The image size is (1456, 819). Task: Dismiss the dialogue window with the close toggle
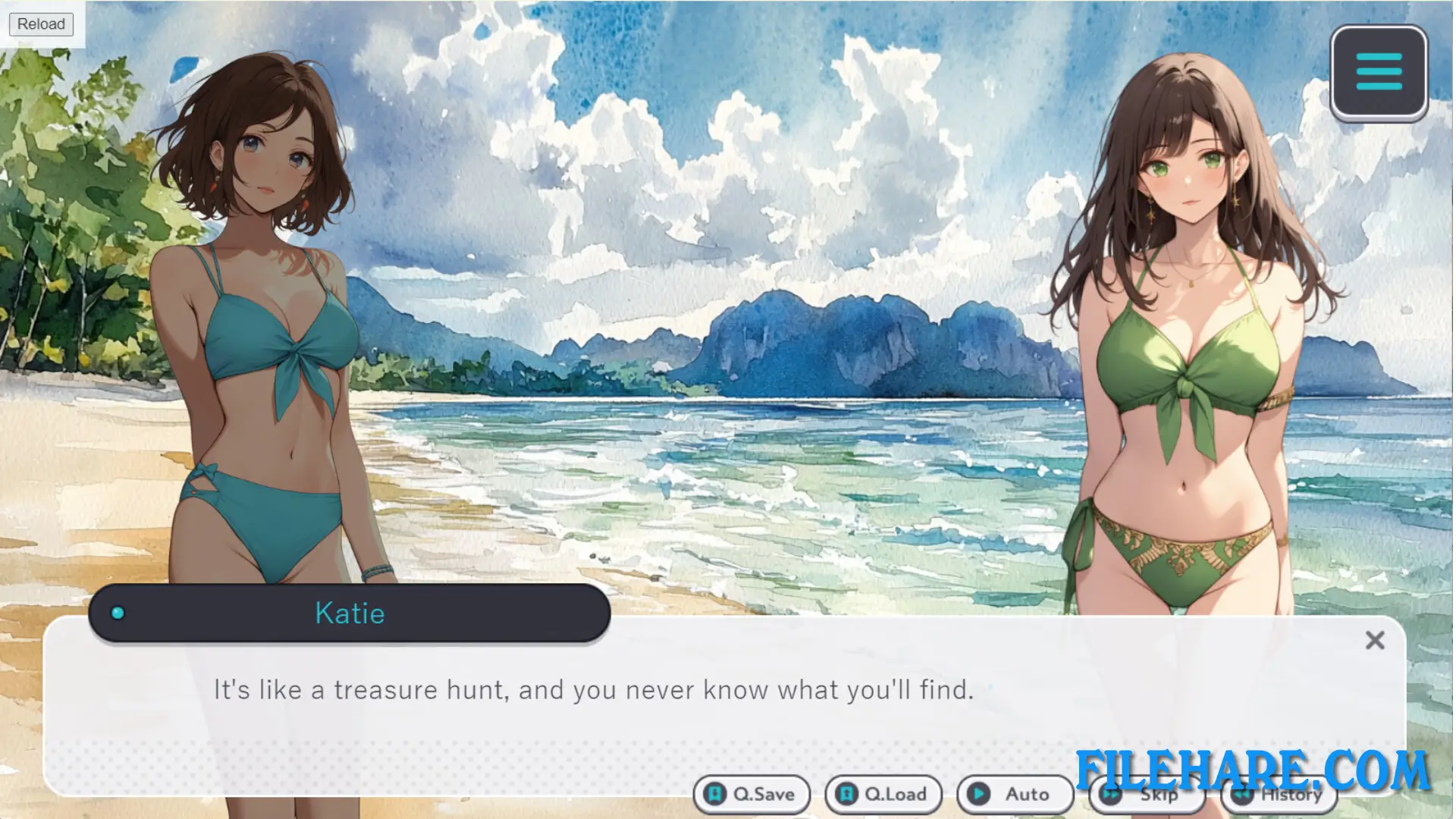click(x=1375, y=641)
